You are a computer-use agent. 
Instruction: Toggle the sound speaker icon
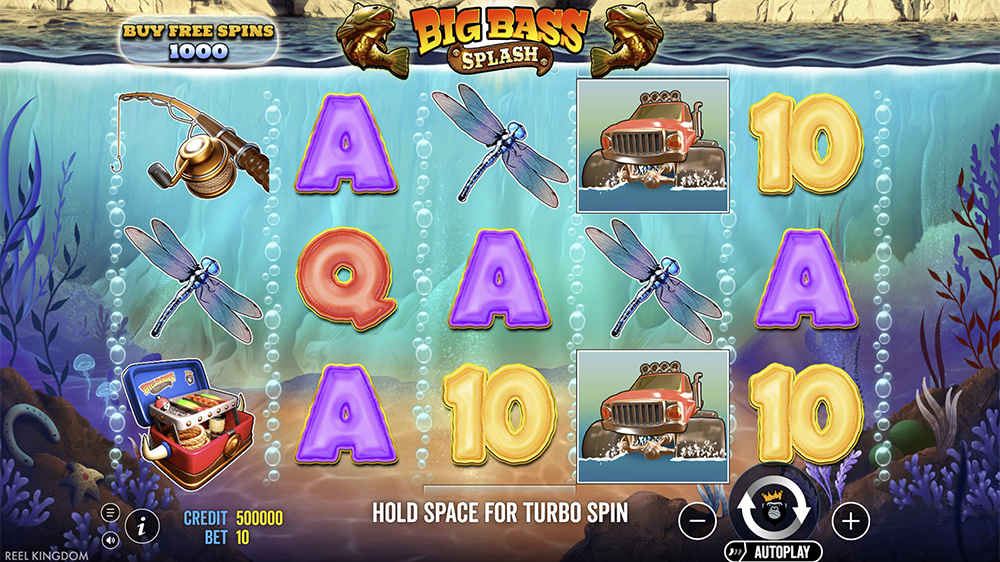(110, 539)
